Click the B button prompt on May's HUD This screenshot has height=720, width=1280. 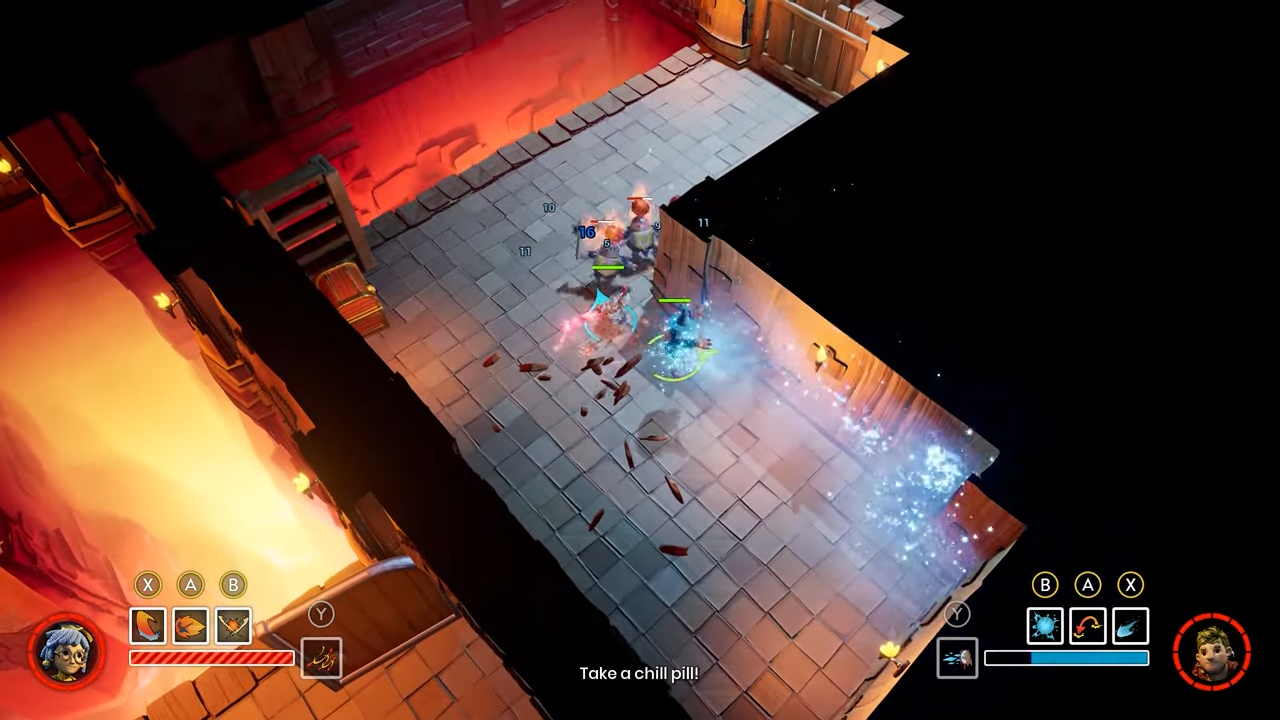(232, 585)
